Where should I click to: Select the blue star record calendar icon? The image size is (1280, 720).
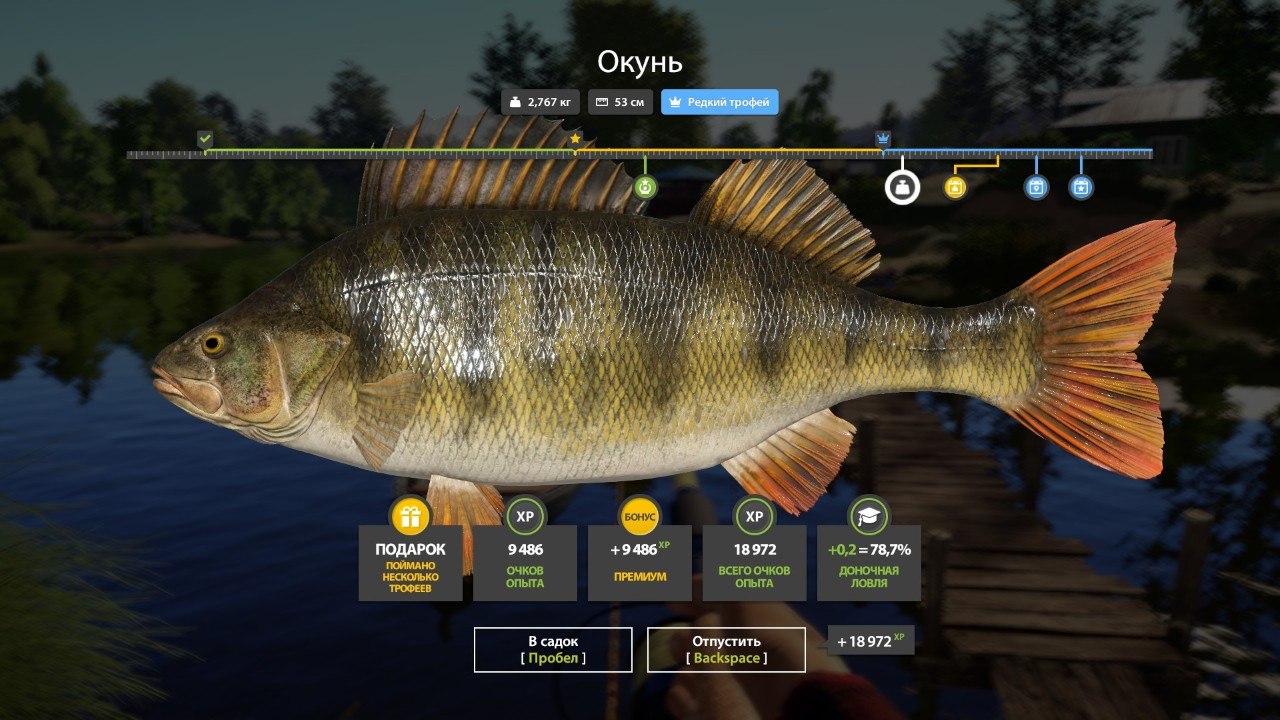(x=1081, y=187)
